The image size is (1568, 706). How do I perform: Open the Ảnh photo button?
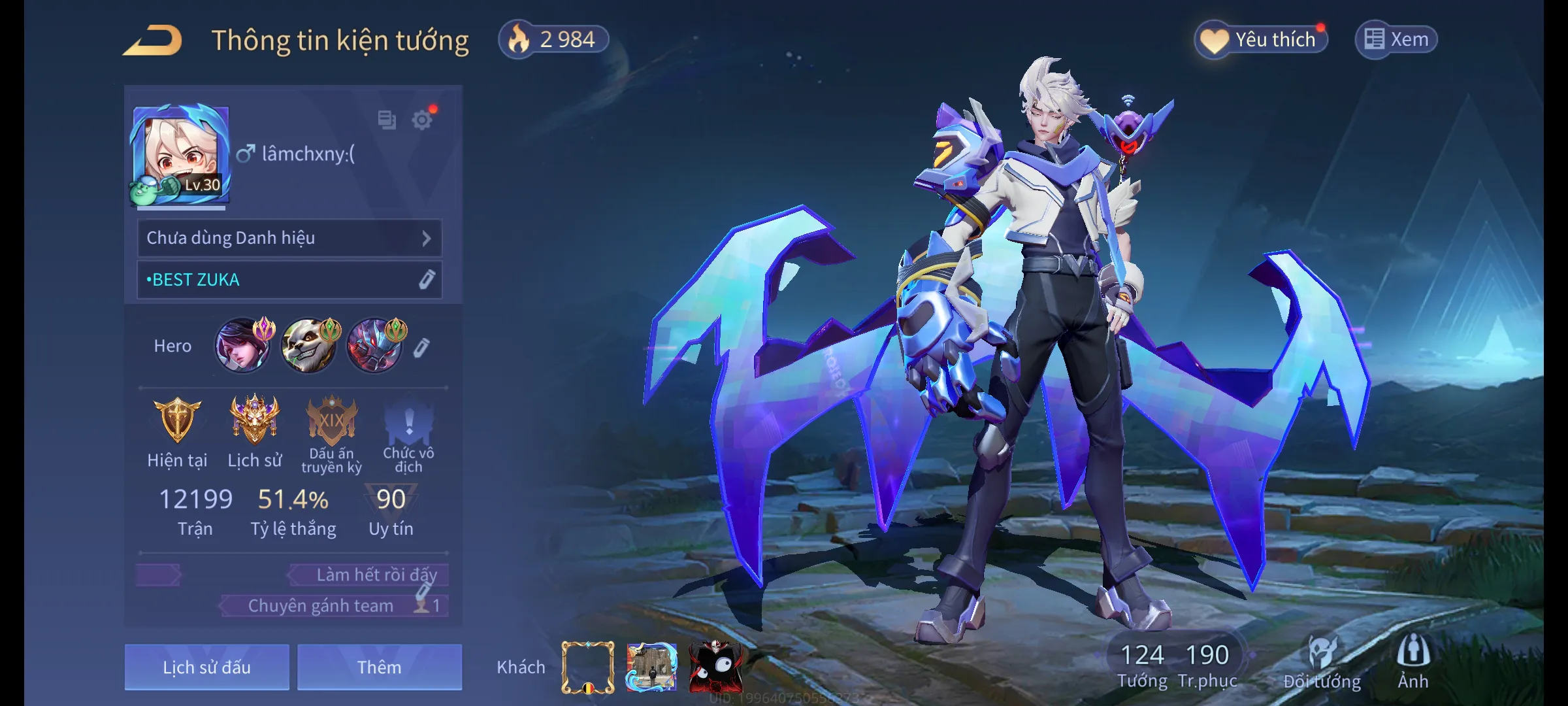tap(1413, 662)
